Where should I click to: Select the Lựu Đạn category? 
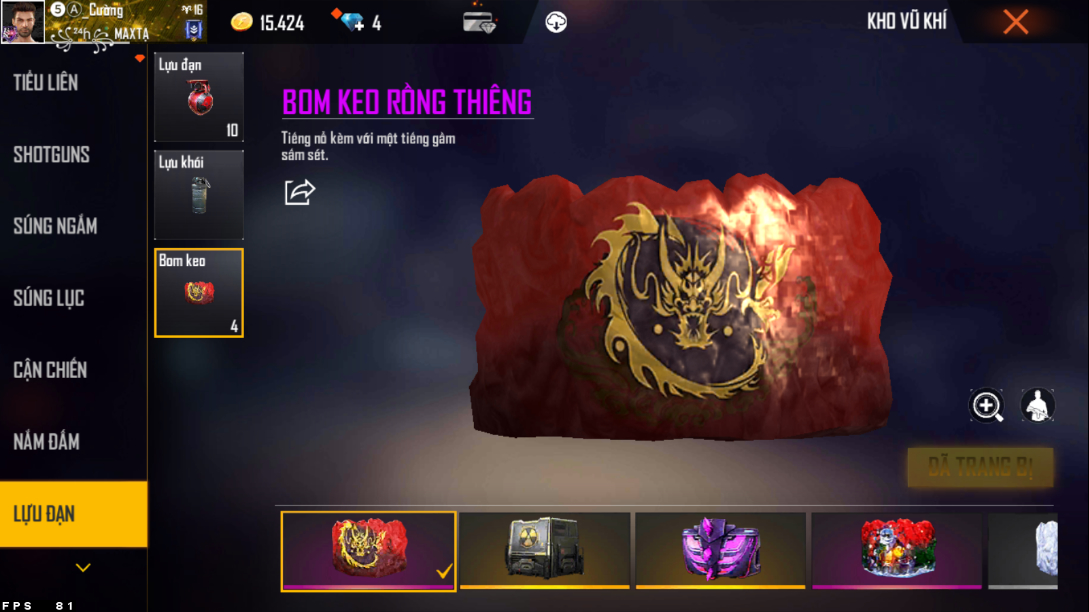point(45,514)
